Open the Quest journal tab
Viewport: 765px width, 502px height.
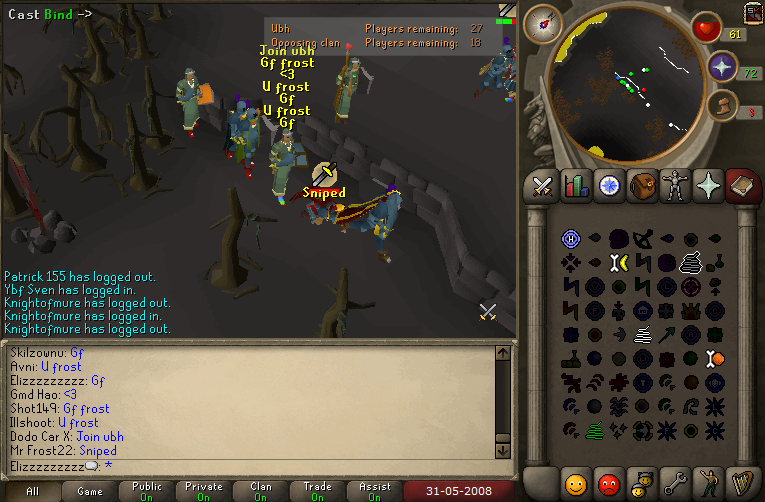[608, 186]
